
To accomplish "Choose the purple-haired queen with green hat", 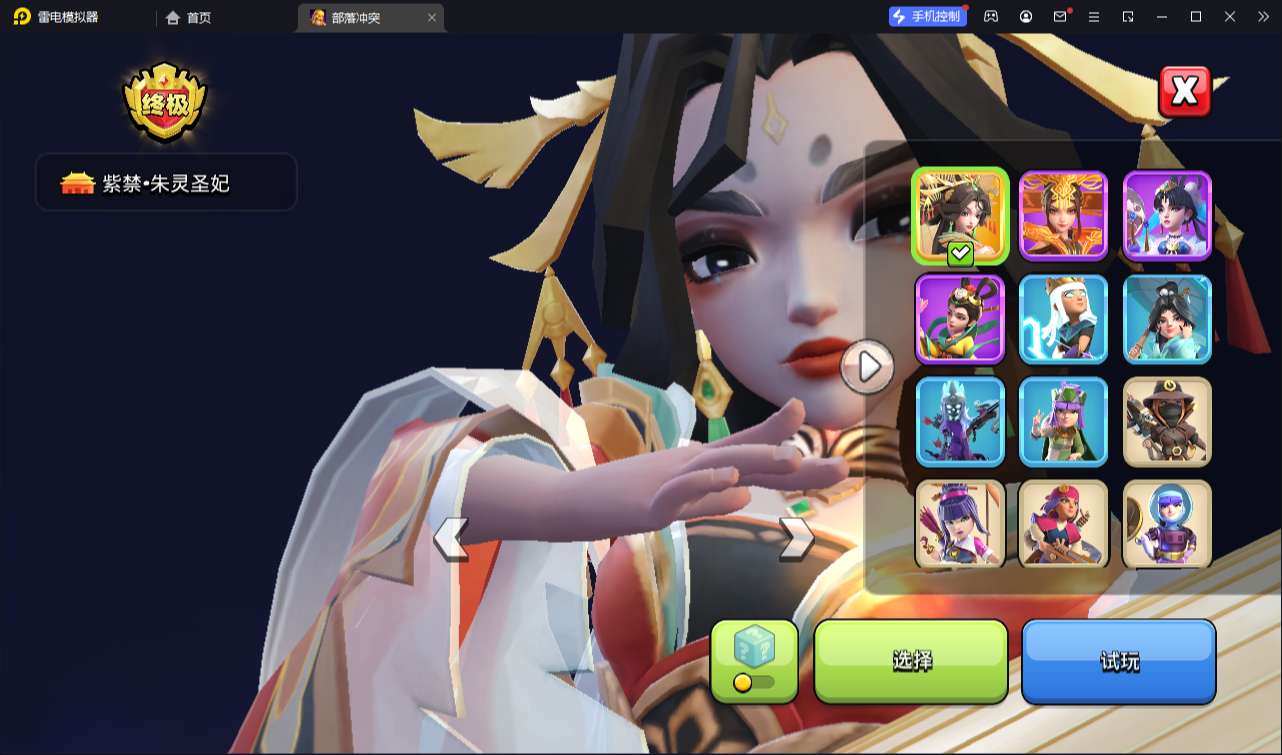I will coord(1063,422).
